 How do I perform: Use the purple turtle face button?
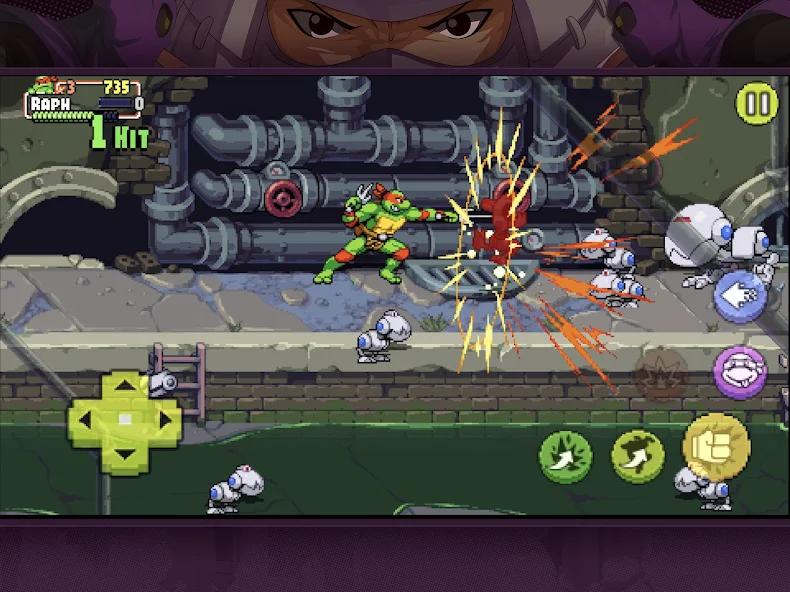(x=741, y=372)
